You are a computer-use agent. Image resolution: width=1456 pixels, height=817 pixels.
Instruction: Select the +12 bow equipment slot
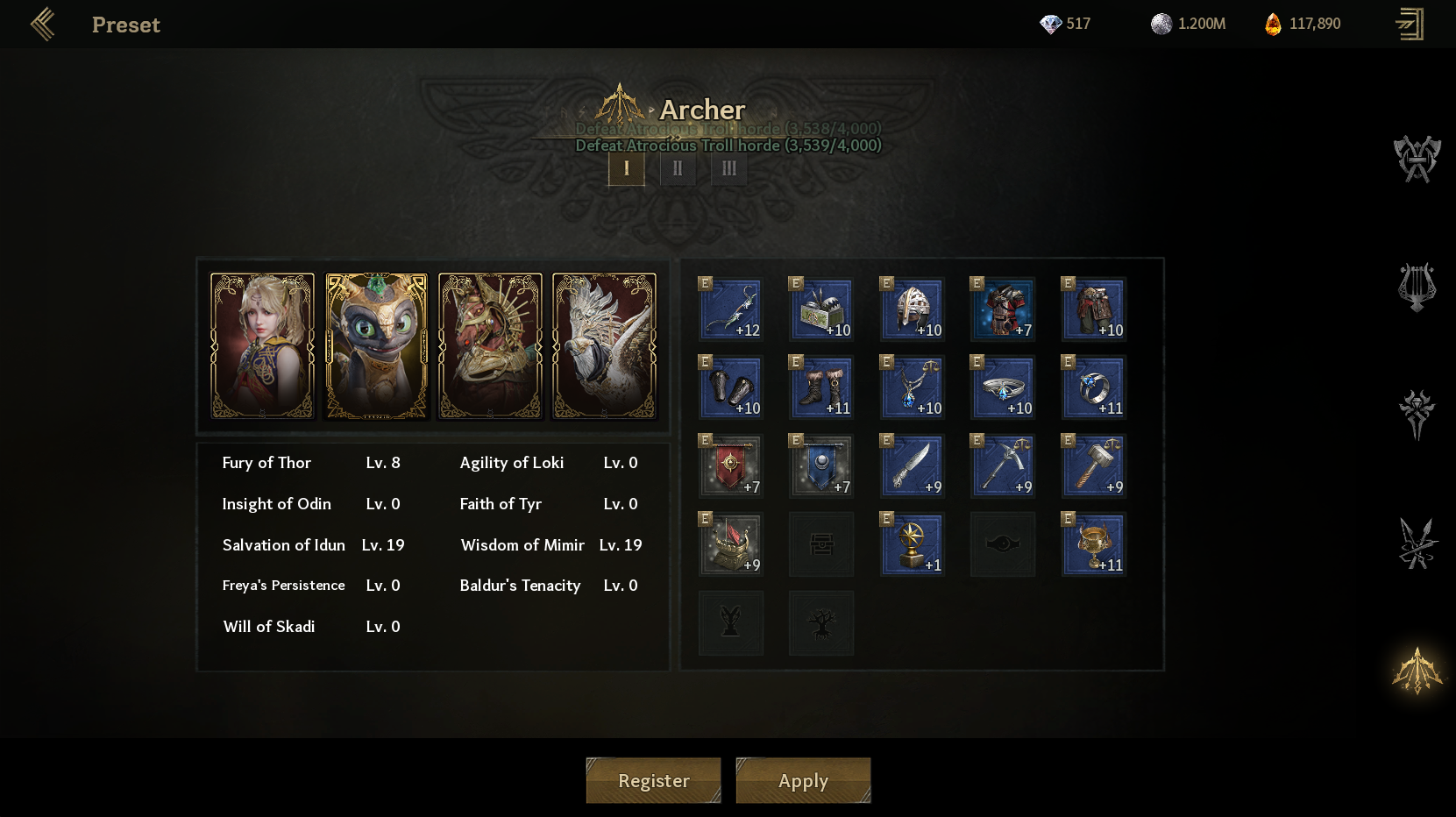(731, 309)
